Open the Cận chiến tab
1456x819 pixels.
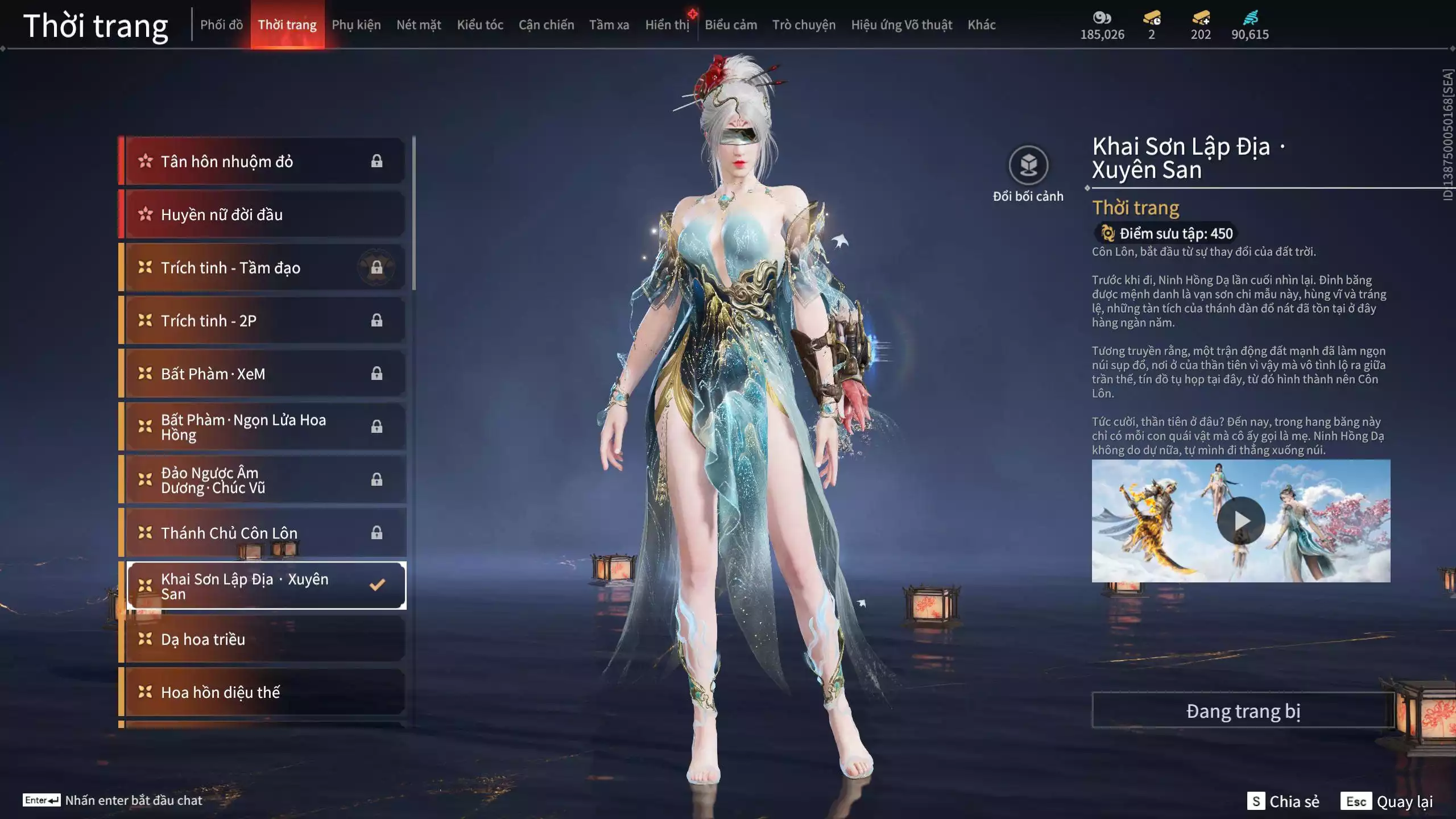(546, 25)
